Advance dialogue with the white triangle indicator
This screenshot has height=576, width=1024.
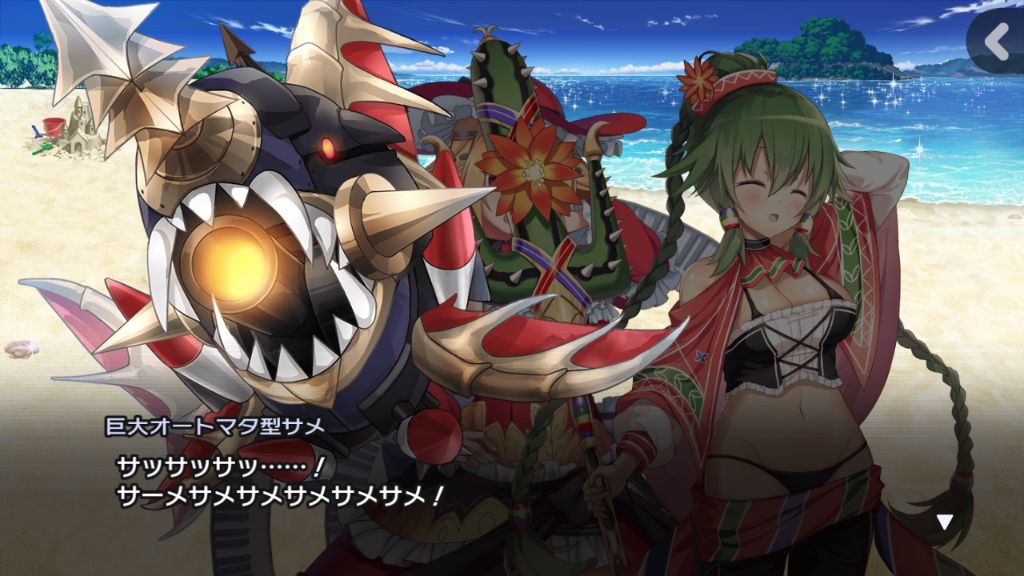pyautogui.click(x=944, y=521)
